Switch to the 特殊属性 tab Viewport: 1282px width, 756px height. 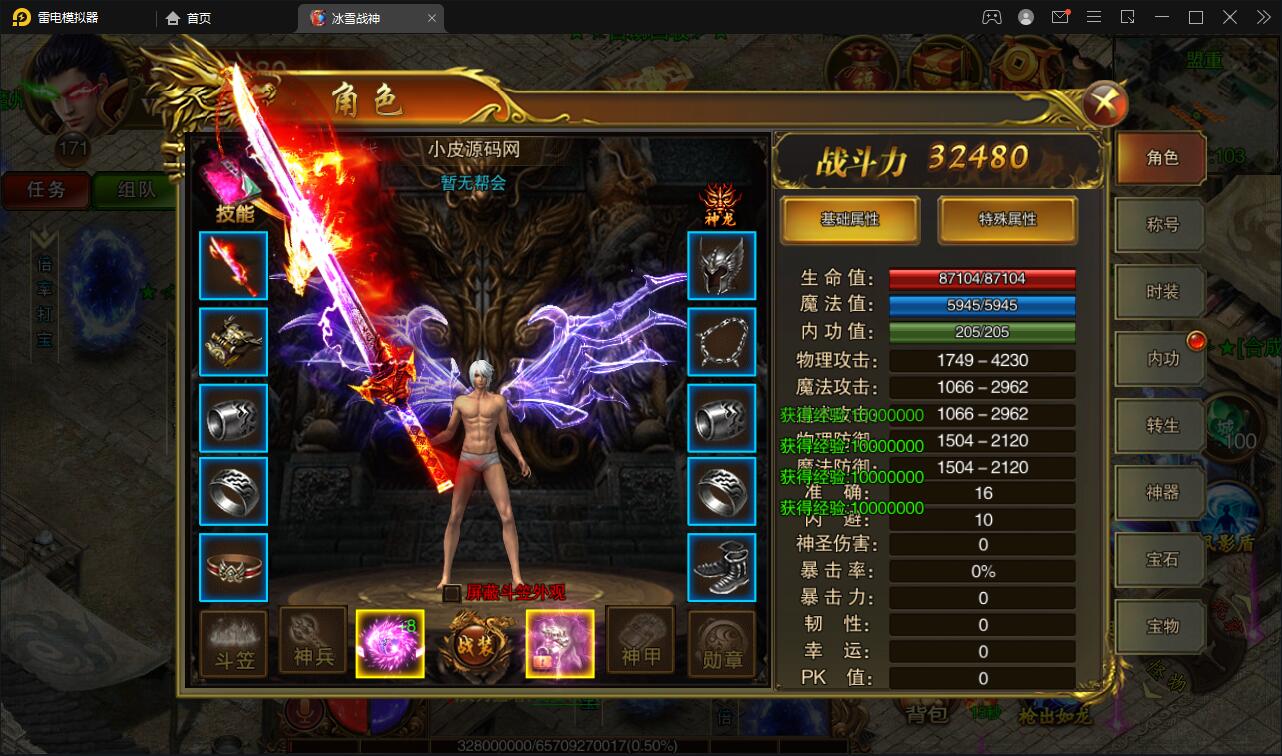tap(1008, 220)
